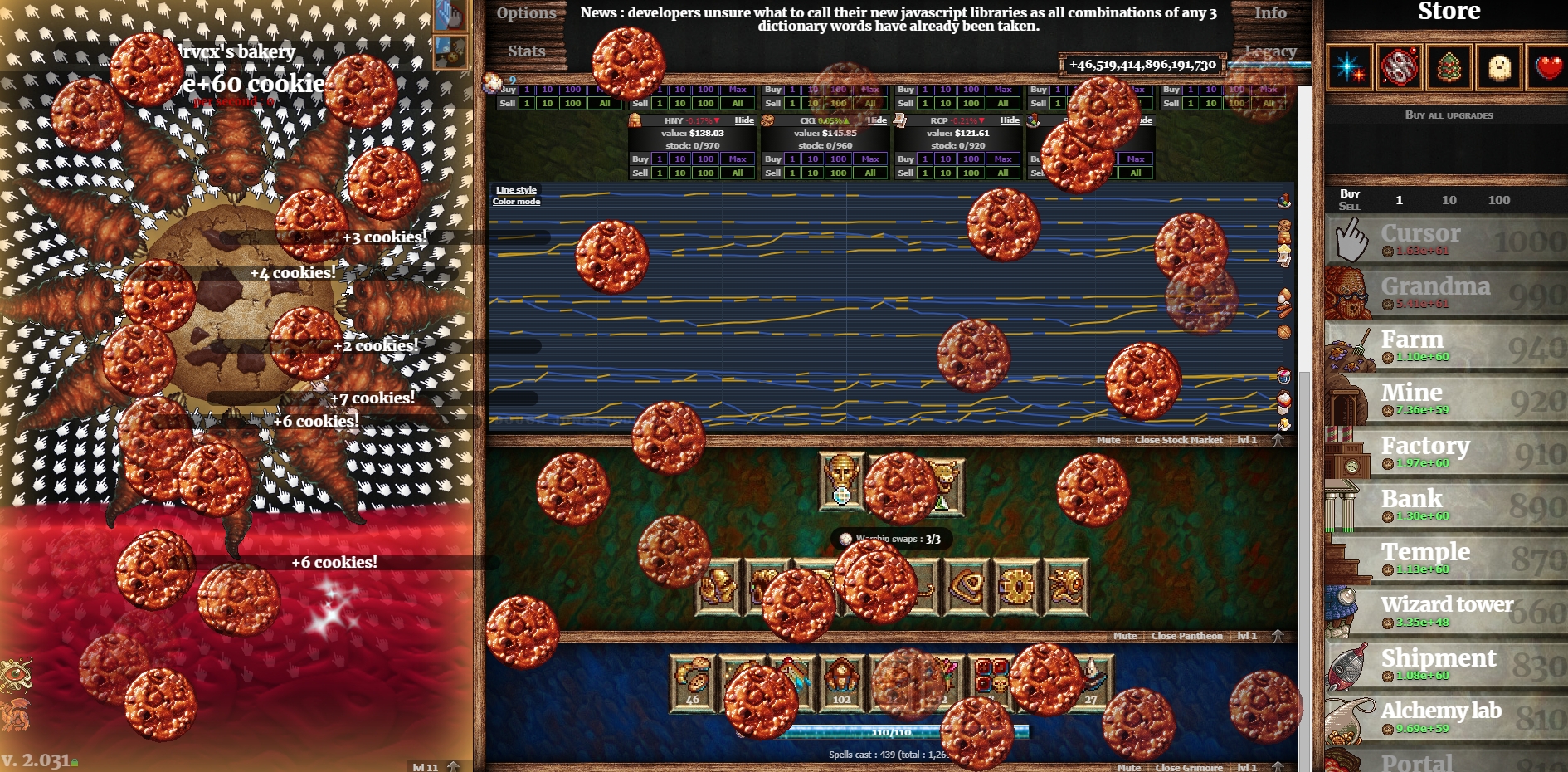The height and width of the screenshot is (772, 1568).
Task: Close the Pantheon minigame
Action: coord(1186,636)
